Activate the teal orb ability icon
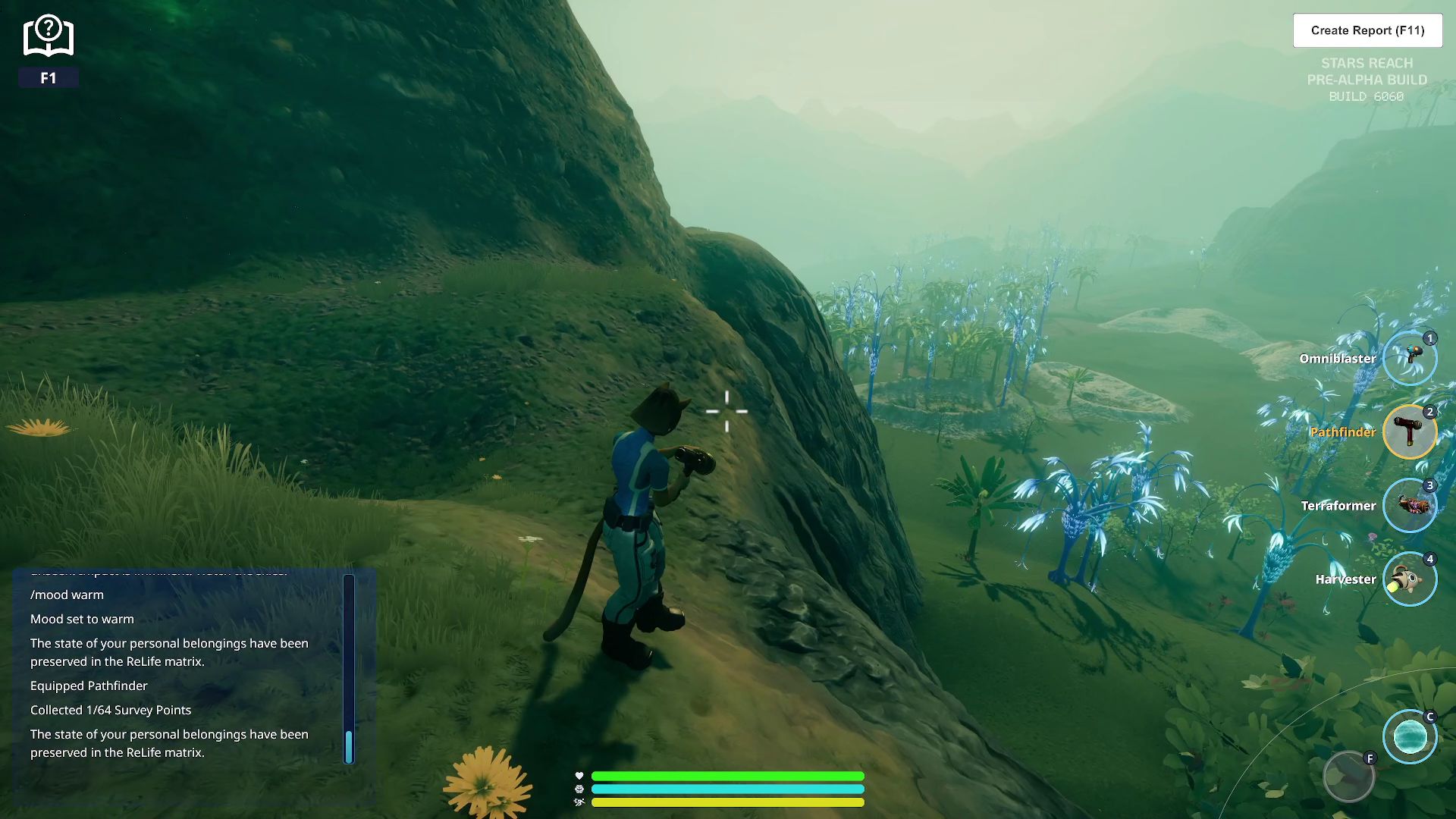The image size is (1456, 819). click(x=1409, y=737)
